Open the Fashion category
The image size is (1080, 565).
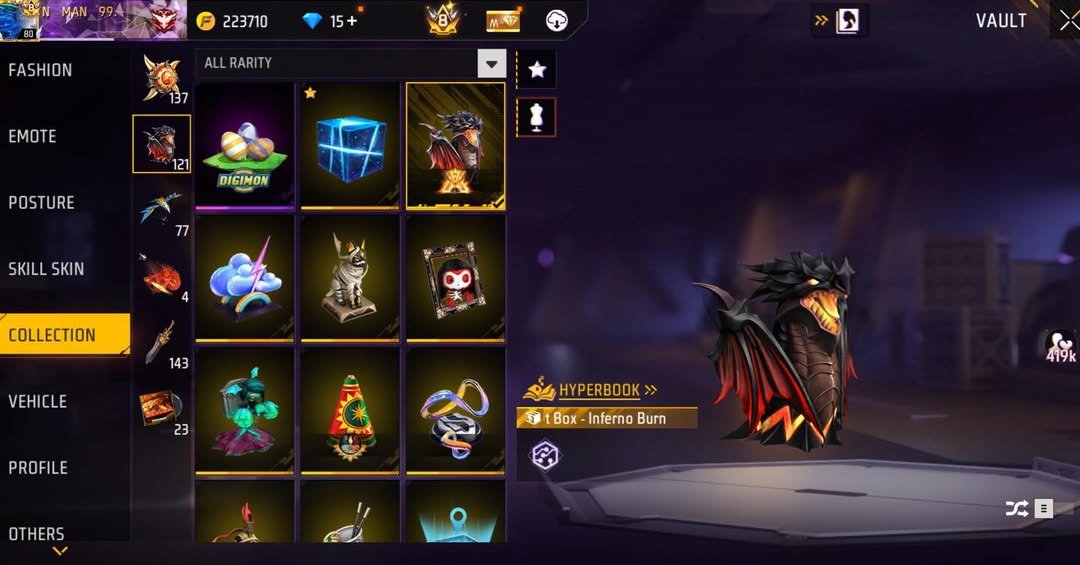(40, 70)
